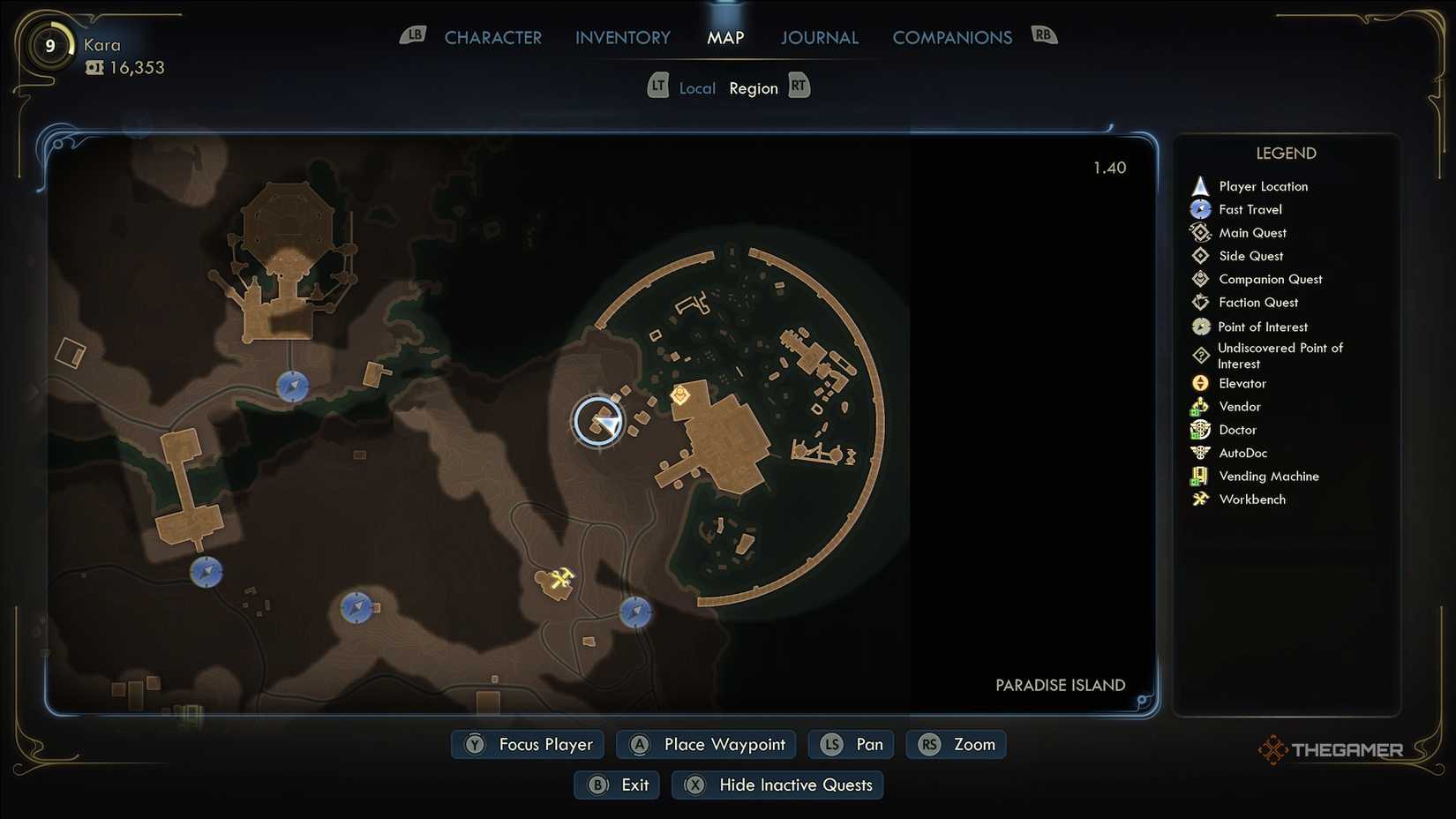Select the Doctor legend icon
Viewport: 1456px width, 819px height.
coord(1200,430)
